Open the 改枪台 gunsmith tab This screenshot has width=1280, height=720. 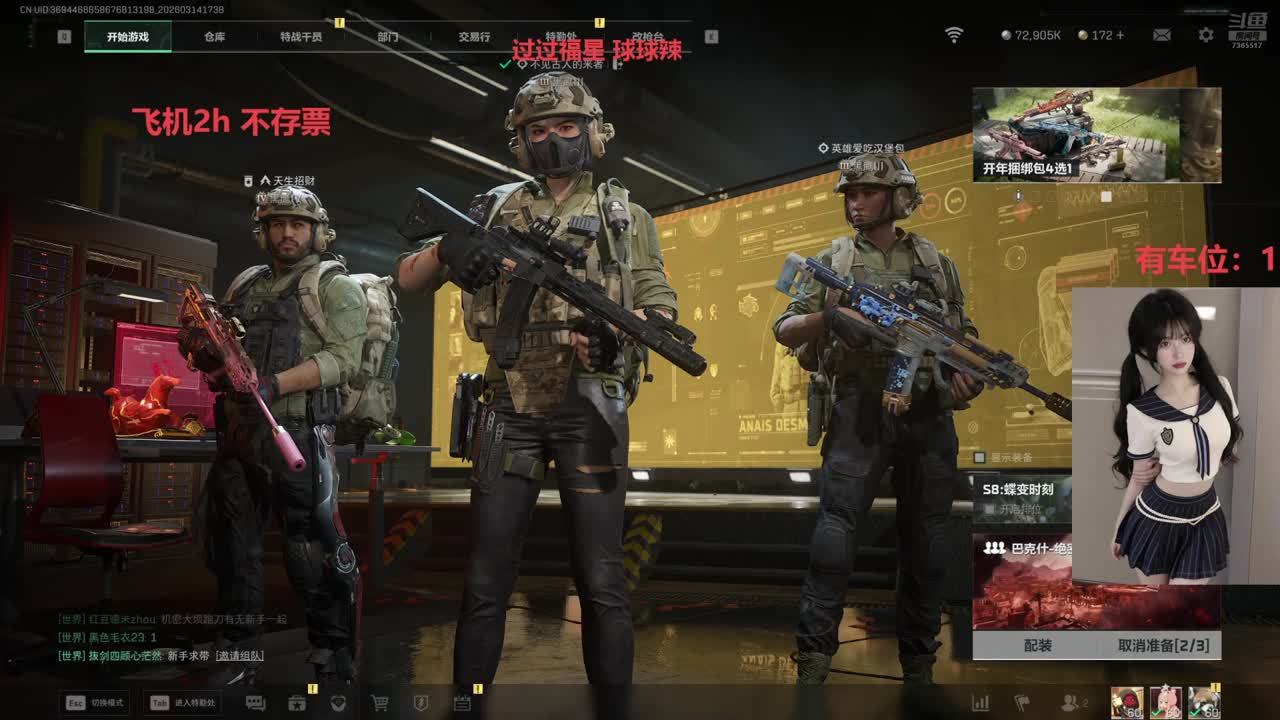pos(647,37)
